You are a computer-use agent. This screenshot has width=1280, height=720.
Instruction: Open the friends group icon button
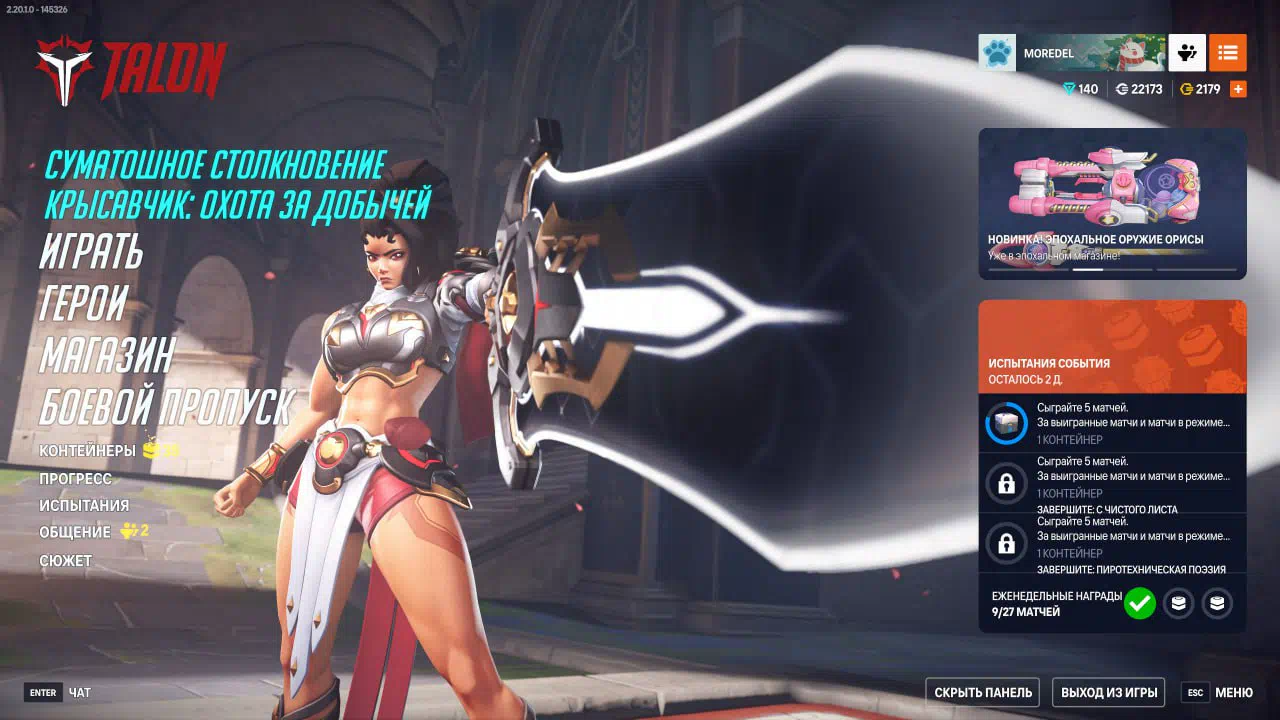click(x=1187, y=53)
